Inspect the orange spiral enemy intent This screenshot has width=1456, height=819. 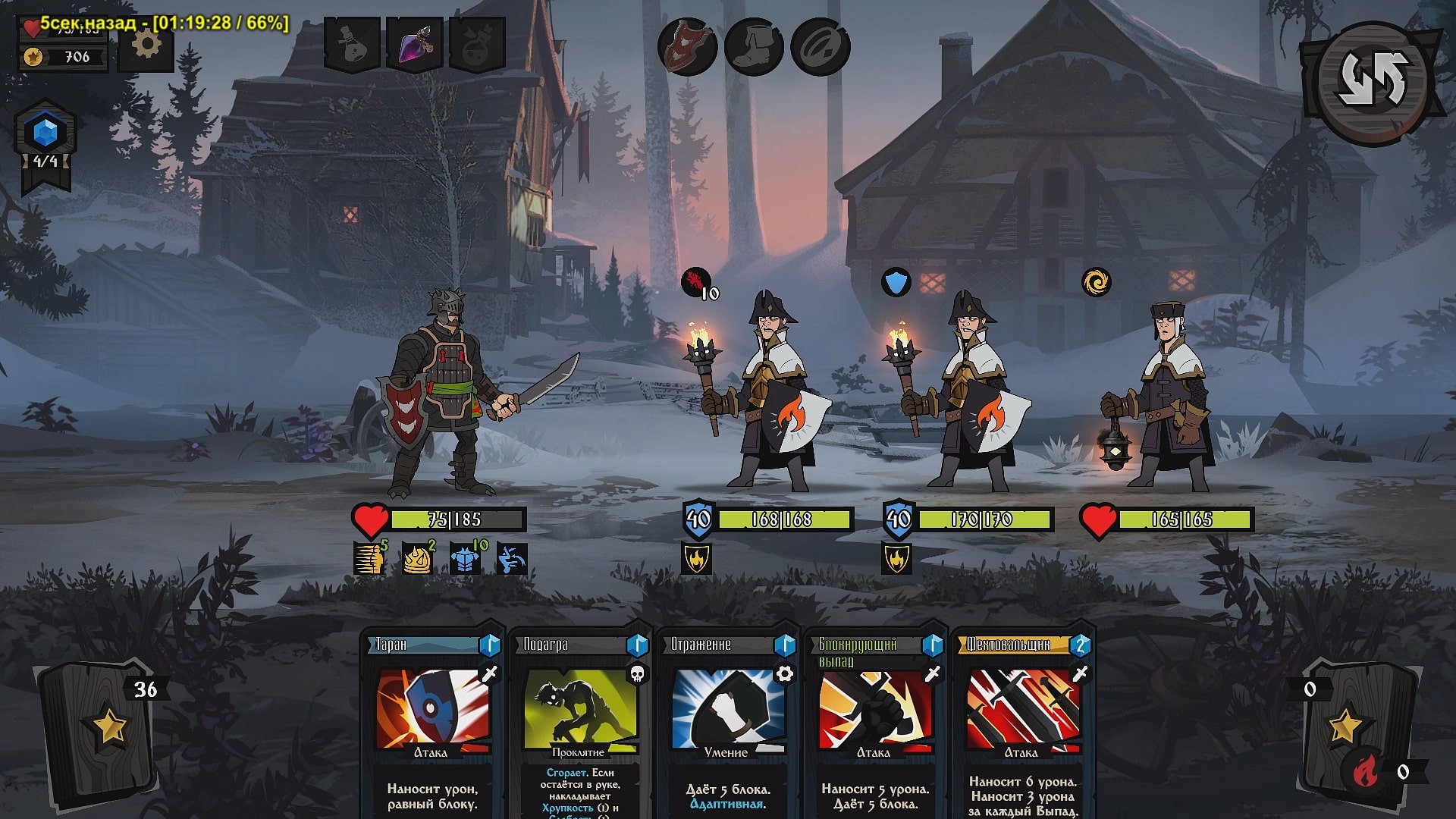click(1096, 283)
